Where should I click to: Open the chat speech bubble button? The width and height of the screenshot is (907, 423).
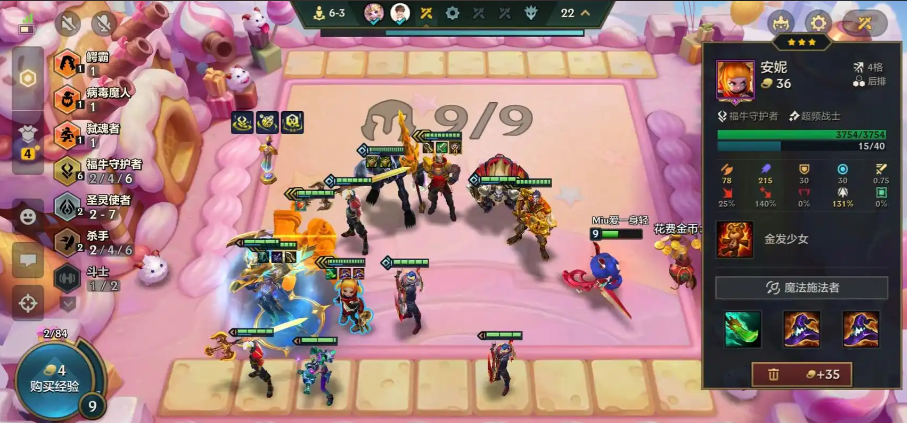click(x=27, y=259)
